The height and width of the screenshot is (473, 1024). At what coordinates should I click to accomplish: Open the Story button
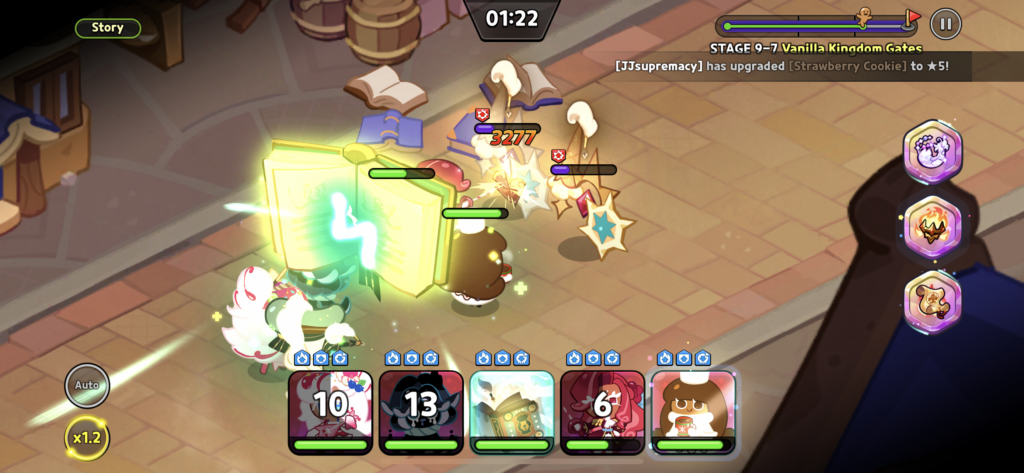coord(107,28)
